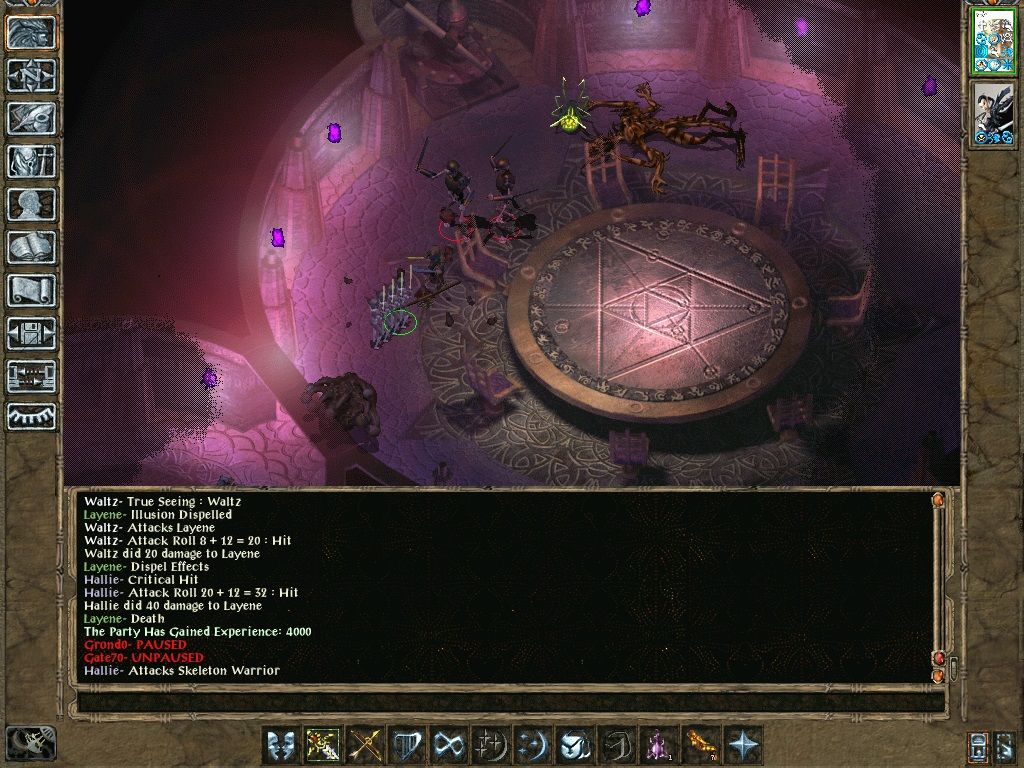Open the character record with the head silhouette

coord(31,204)
